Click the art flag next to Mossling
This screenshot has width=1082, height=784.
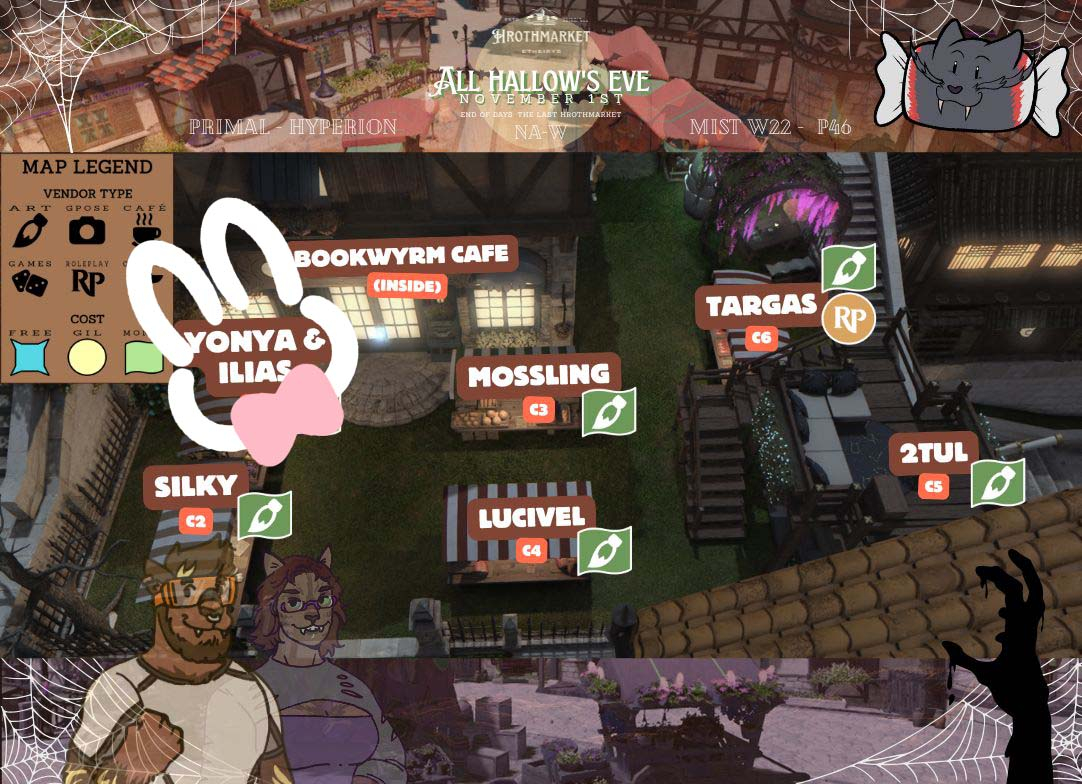pyautogui.click(x=608, y=412)
